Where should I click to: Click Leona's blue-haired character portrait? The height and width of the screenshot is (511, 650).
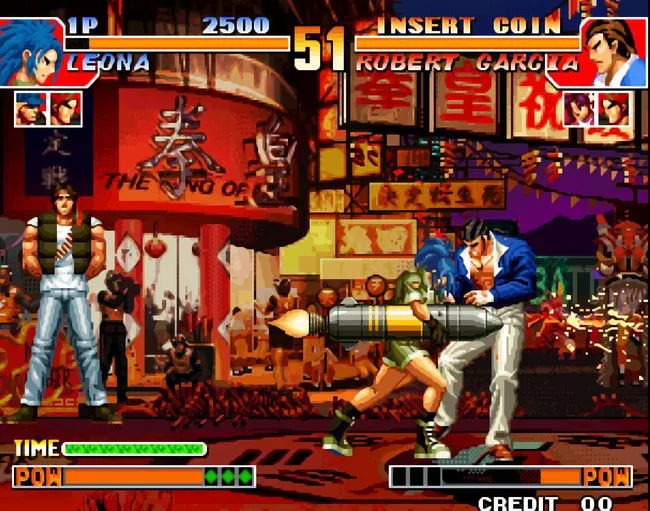point(31,52)
